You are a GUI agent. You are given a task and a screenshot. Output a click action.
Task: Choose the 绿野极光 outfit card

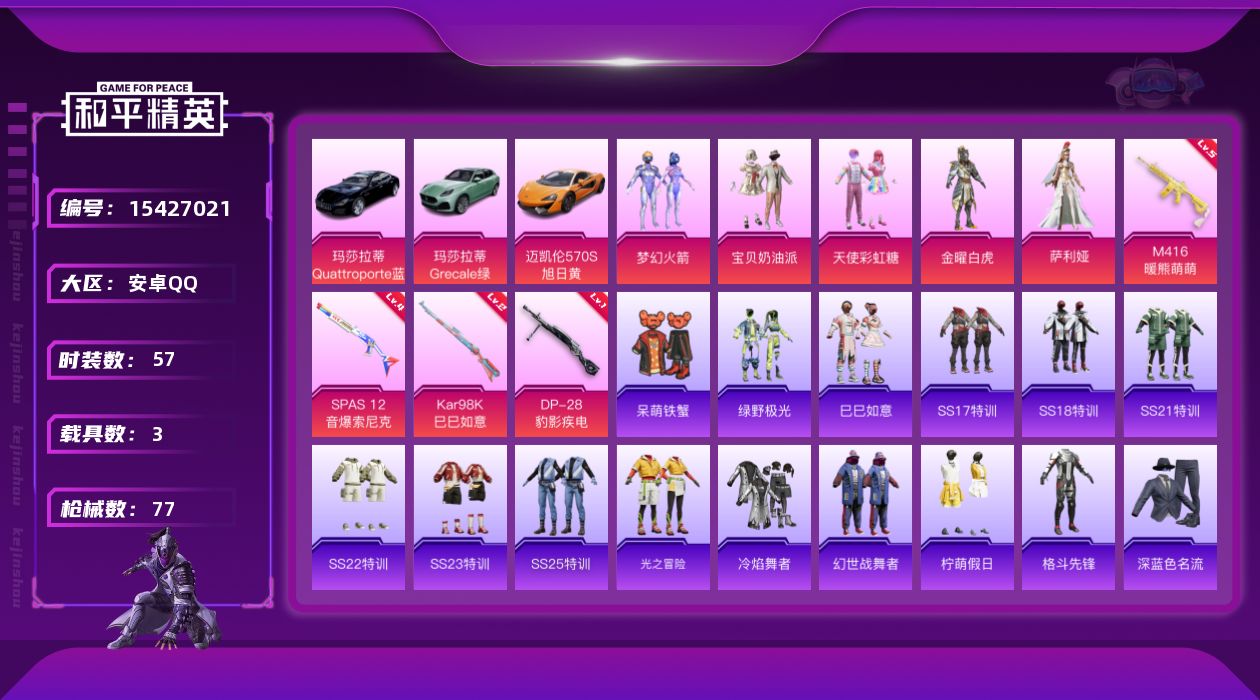point(764,364)
